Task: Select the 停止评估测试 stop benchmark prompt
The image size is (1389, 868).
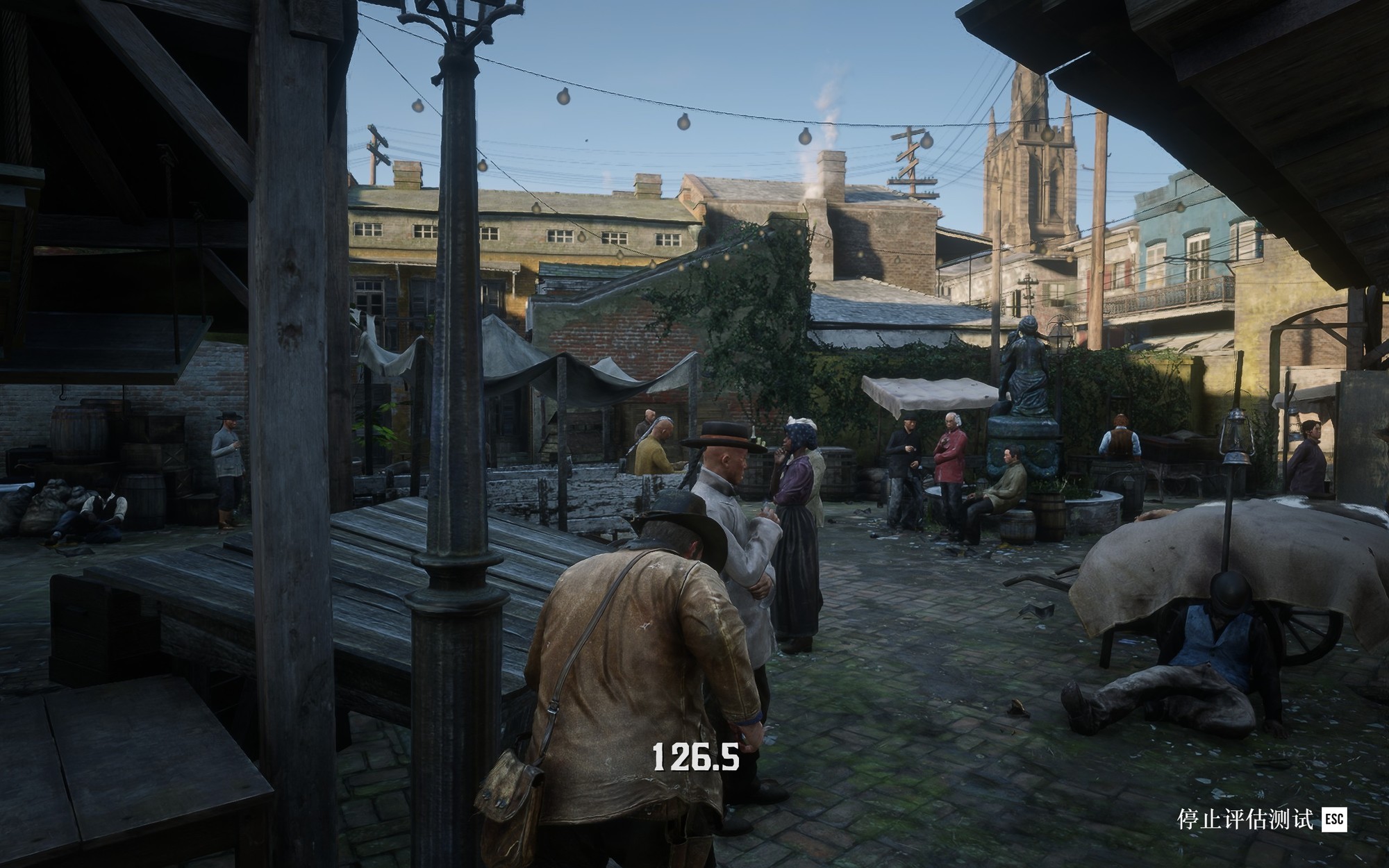Action: pyautogui.click(x=1261, y=819)
